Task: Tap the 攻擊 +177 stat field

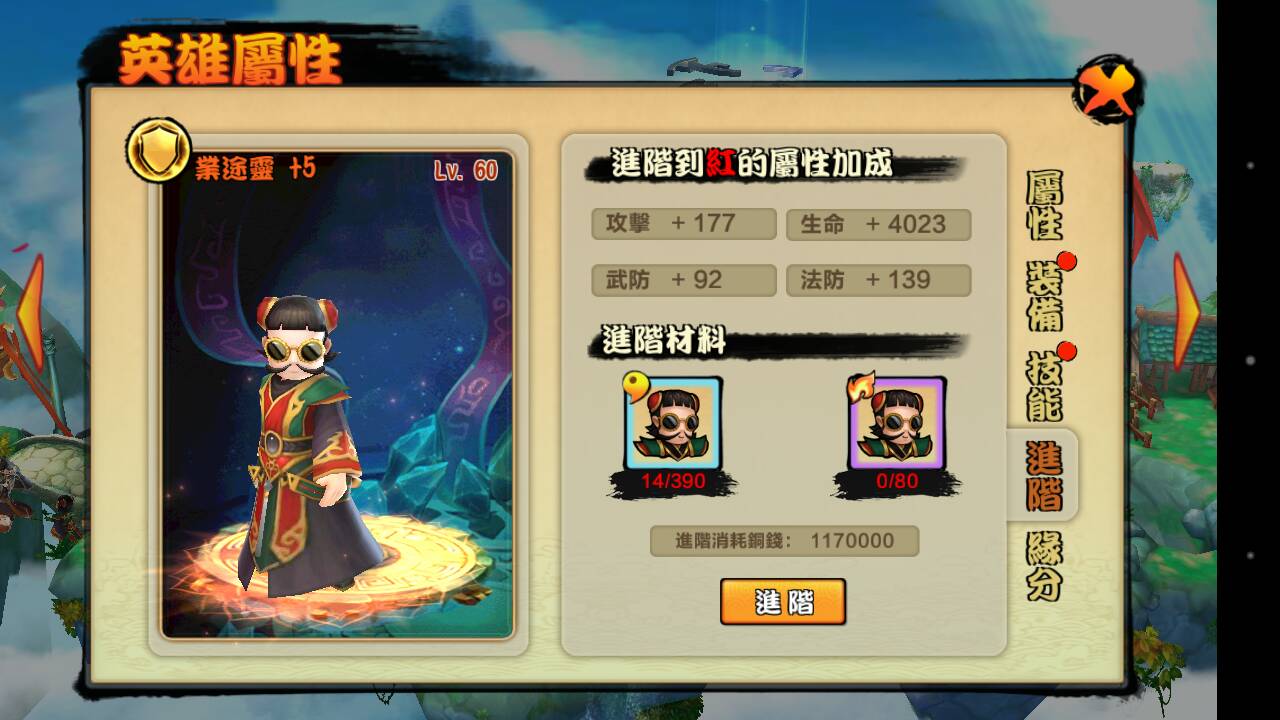Action: point(683,223)
